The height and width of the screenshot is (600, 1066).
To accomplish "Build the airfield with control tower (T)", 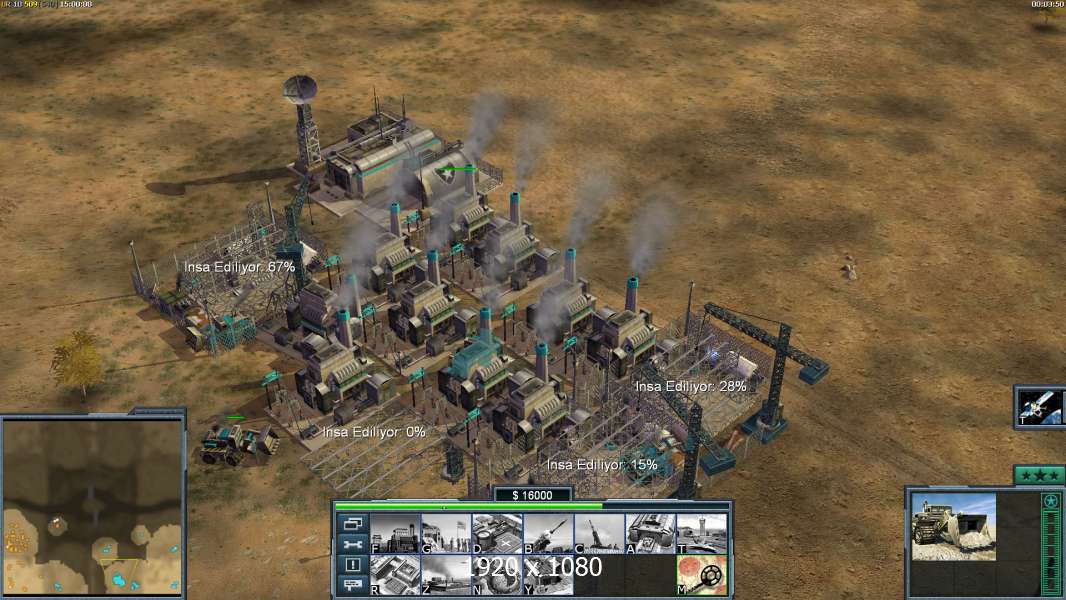I will (701, 533).
